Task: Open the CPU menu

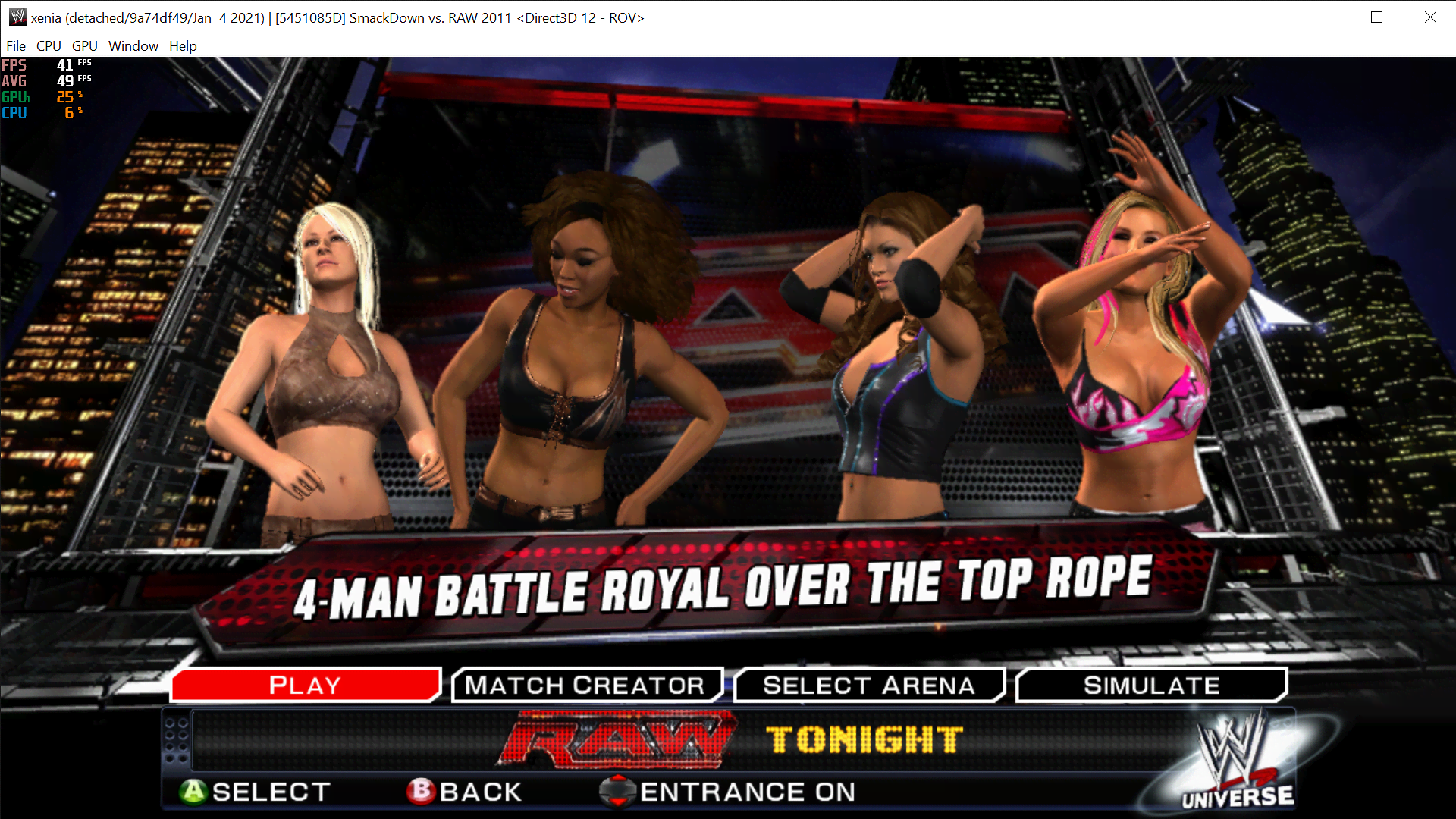Action: 48,45
